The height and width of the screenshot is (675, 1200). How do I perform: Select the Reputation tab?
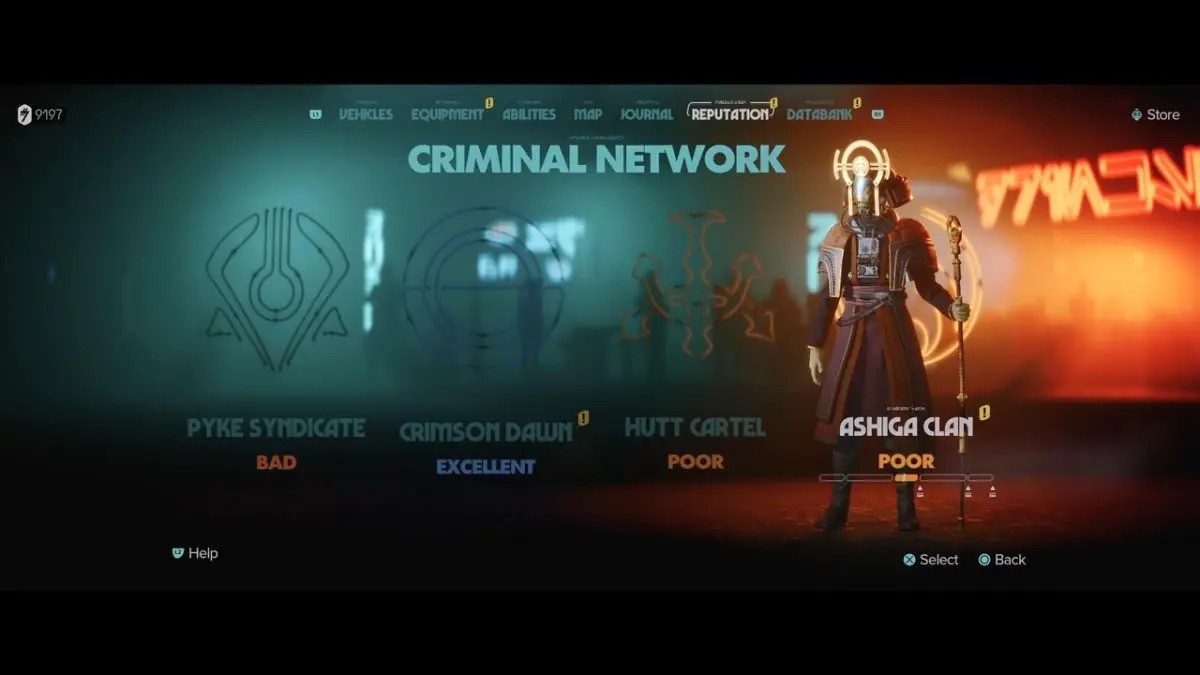pyautogui.click(x=730, y=114)
